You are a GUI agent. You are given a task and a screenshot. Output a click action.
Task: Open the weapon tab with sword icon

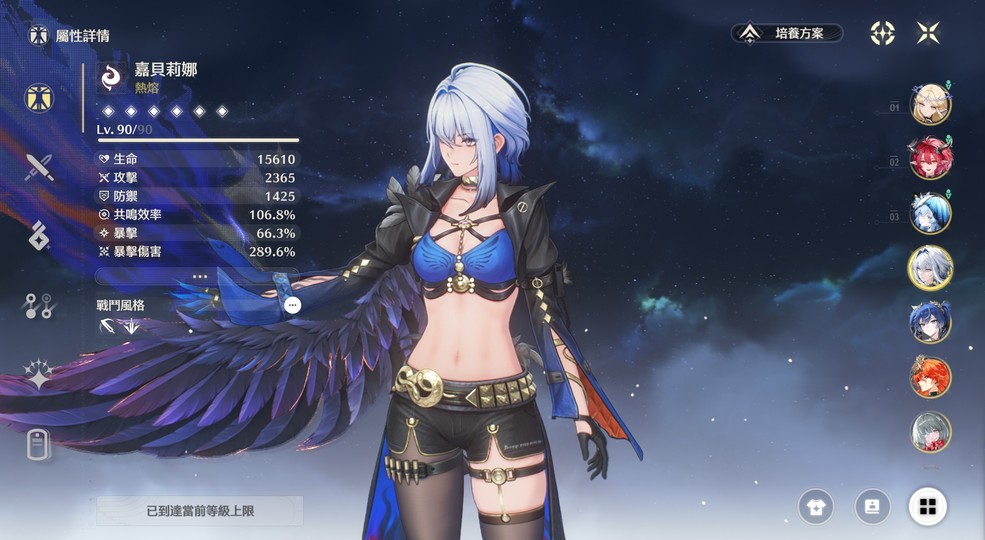(x=39, y=166)
